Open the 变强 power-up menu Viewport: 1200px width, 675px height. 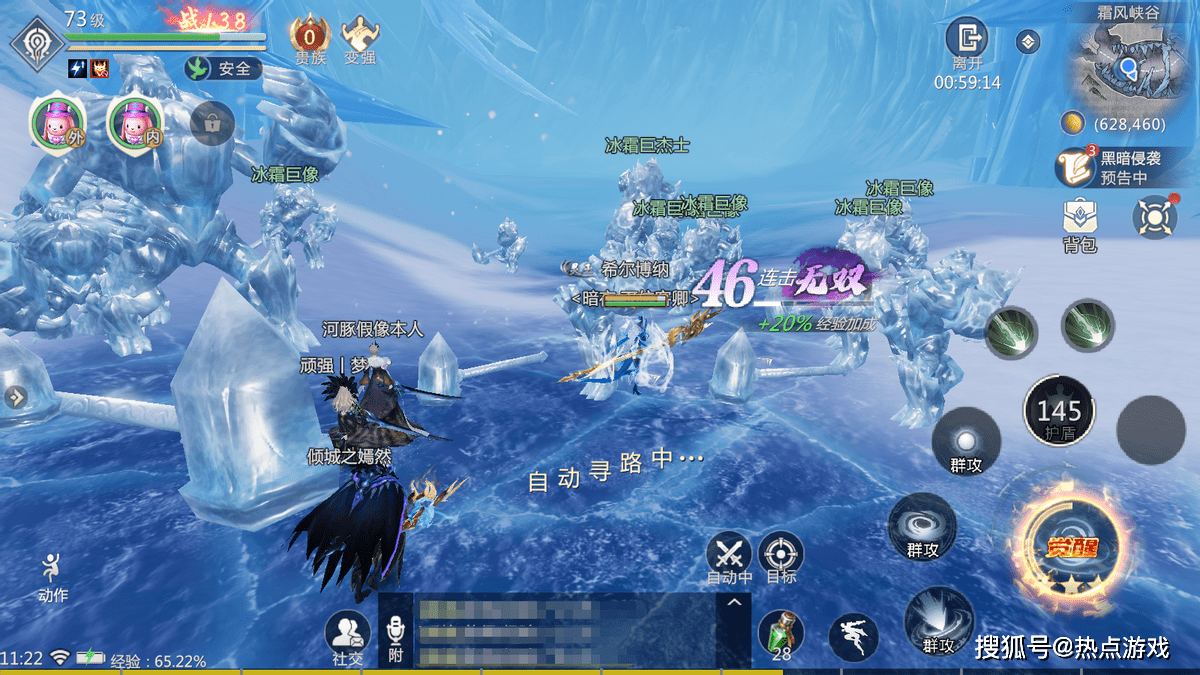[x=360, y=36]
